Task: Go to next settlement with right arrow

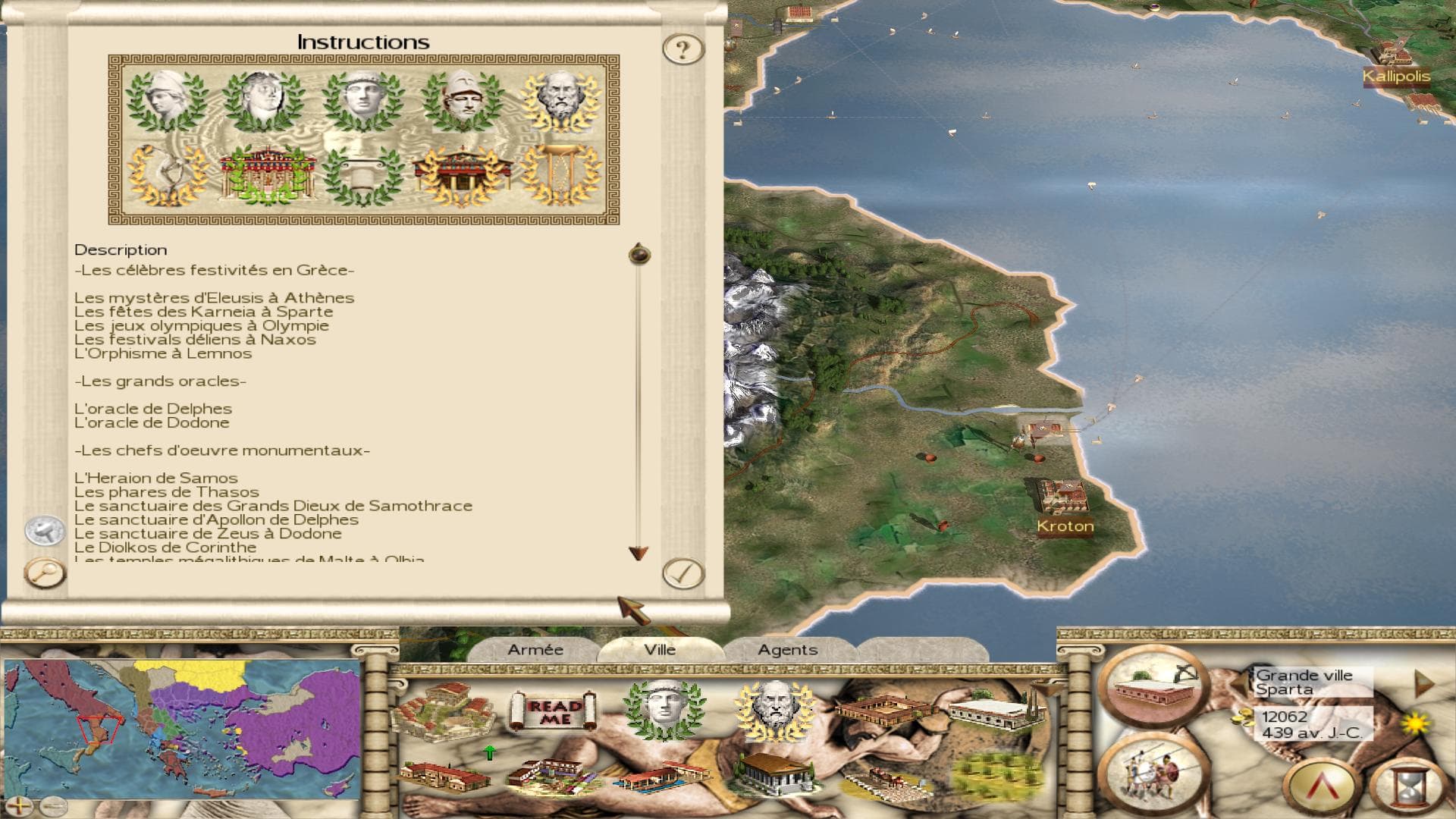Action: point(1423,684)
